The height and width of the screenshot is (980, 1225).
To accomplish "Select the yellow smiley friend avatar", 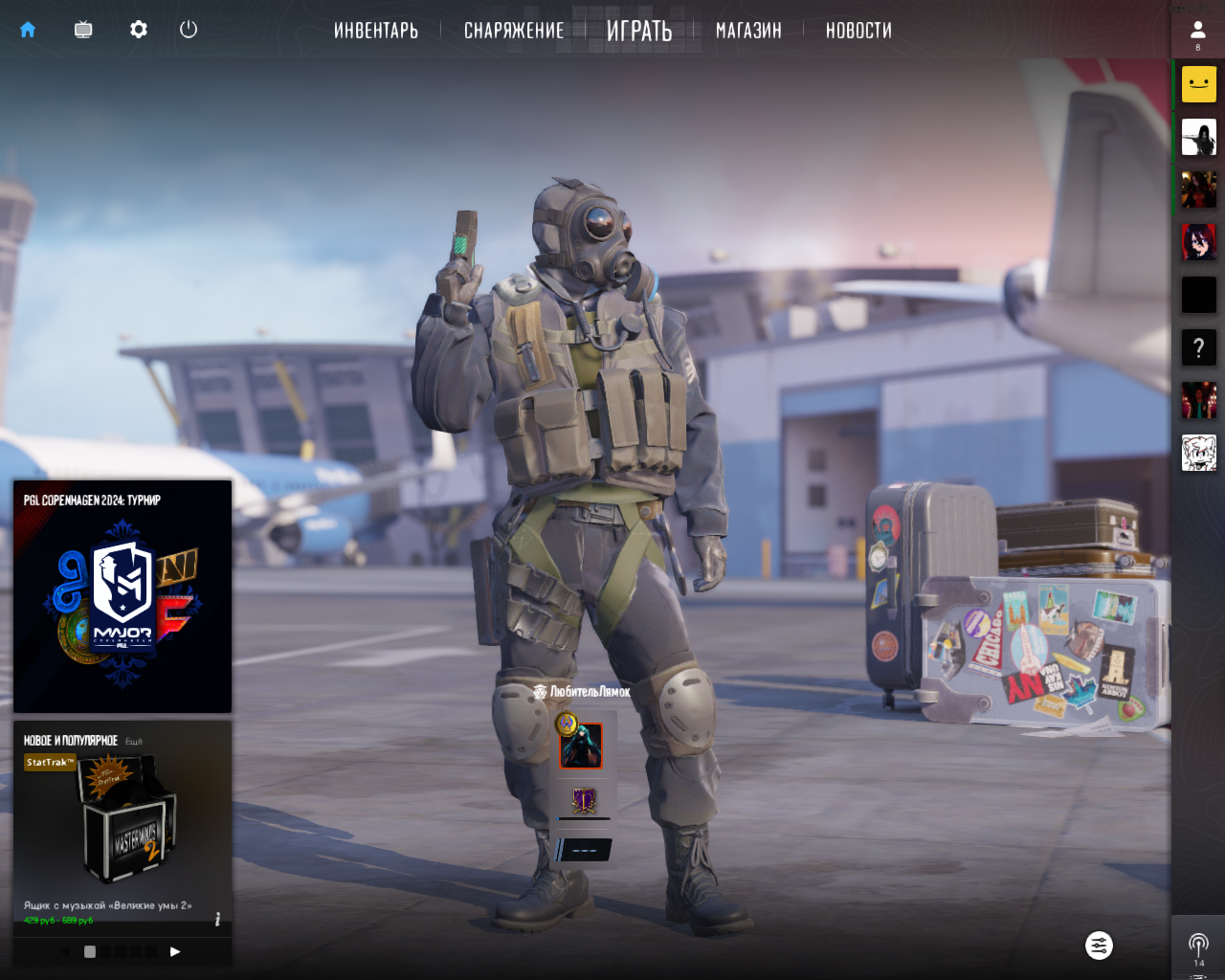I will 1198,84.
